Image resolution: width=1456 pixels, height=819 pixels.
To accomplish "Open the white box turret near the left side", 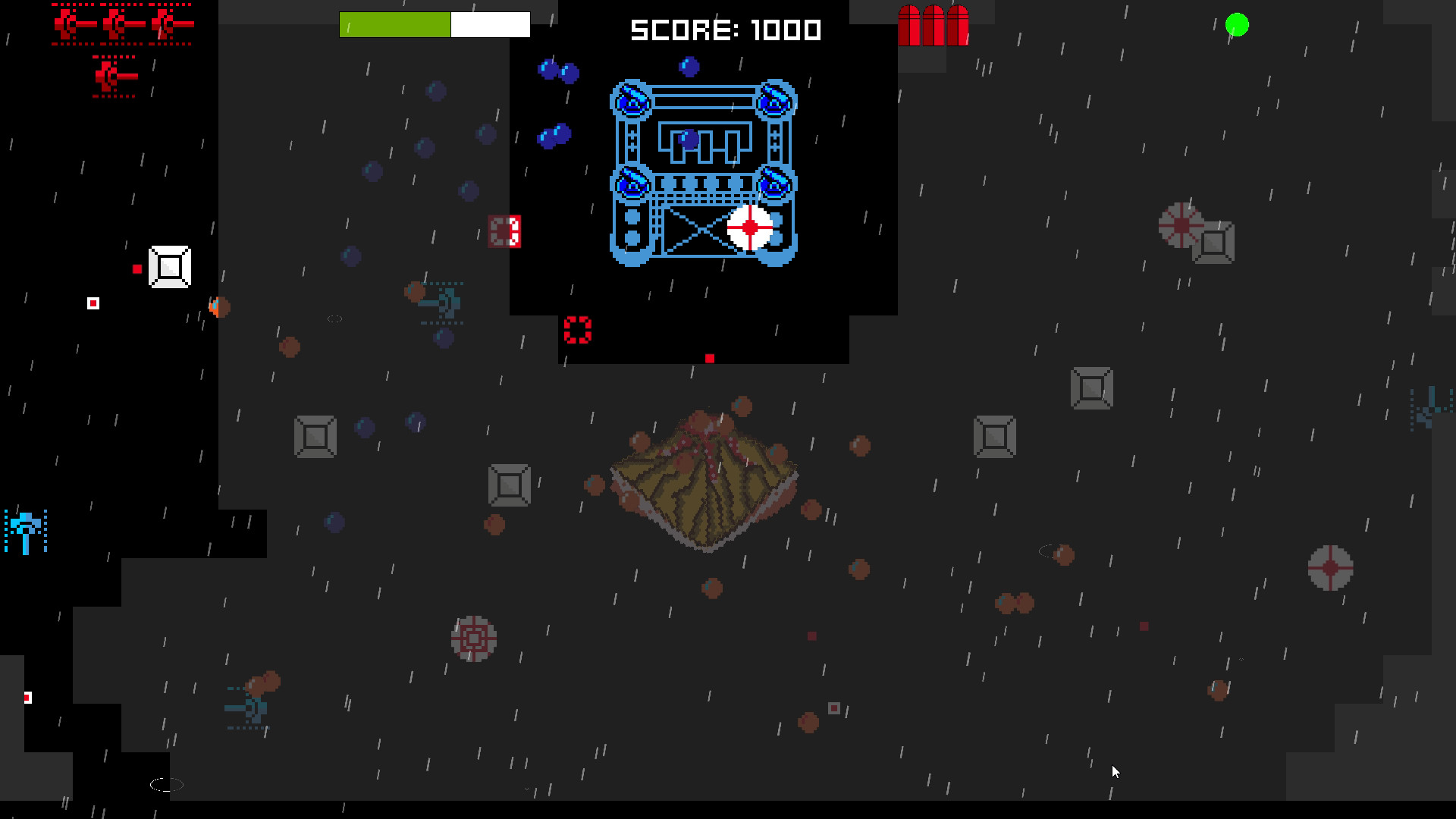I will click(x=168, y=266).
